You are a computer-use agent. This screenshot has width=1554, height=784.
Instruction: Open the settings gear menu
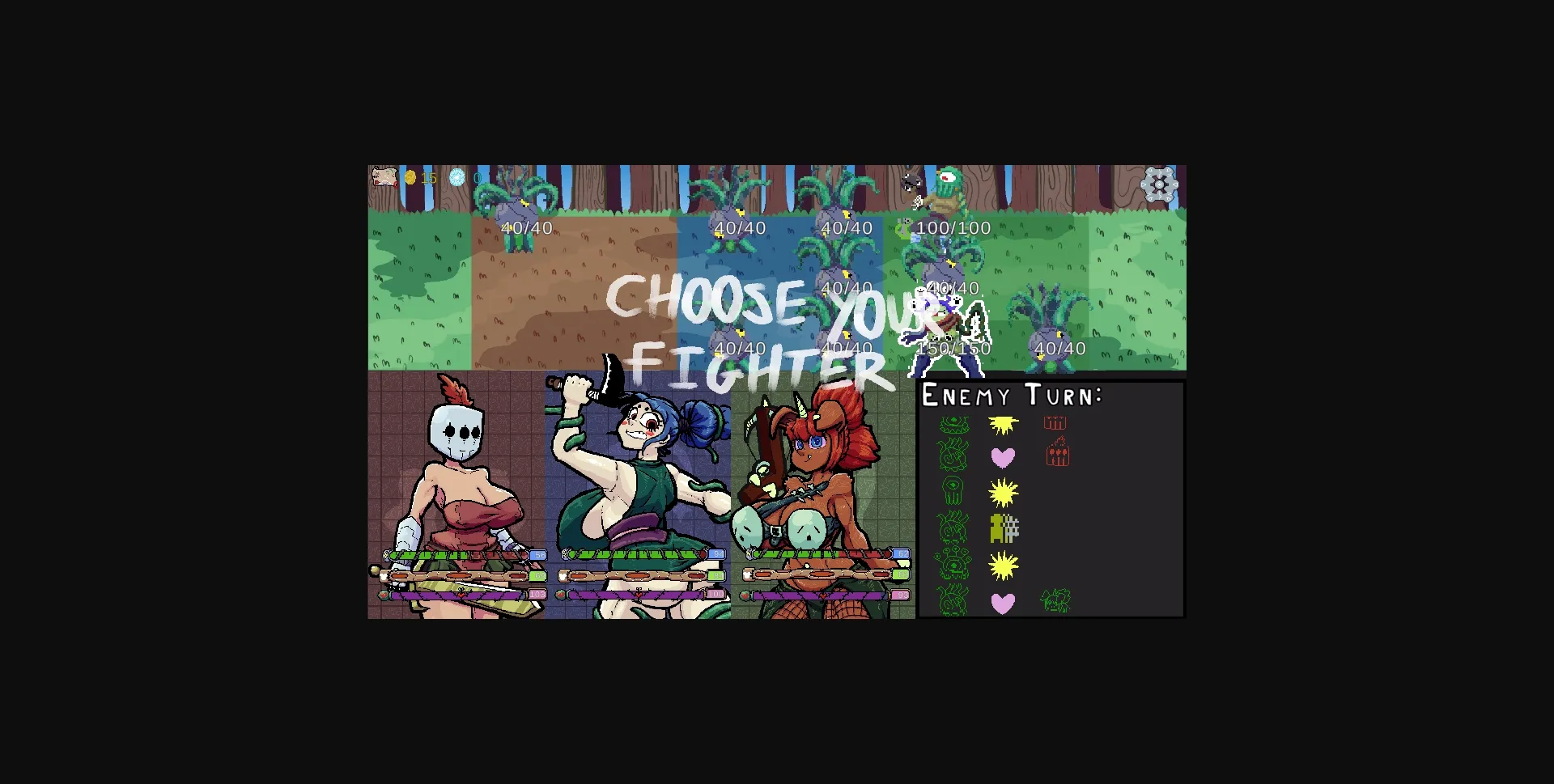tap(1160, 184)
